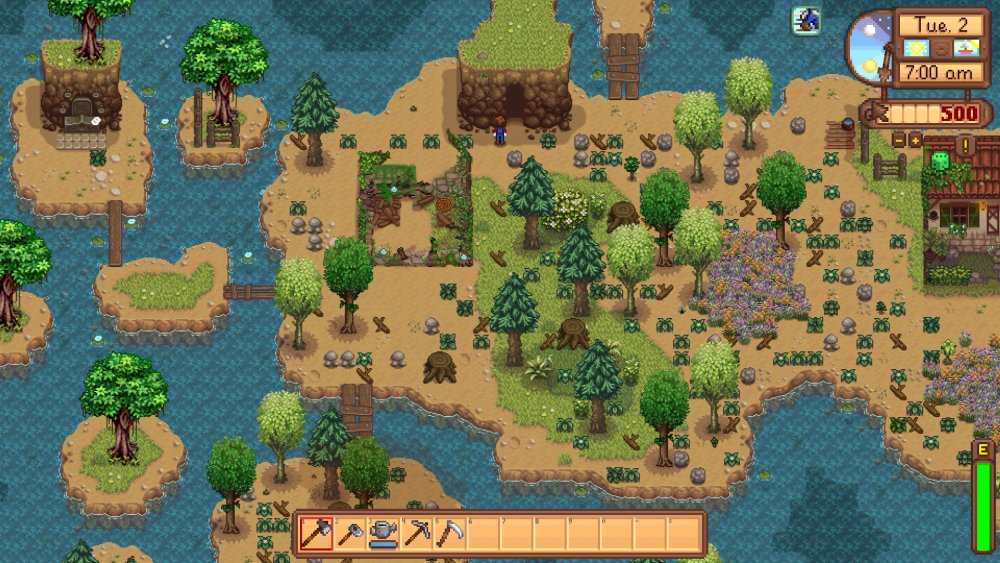Open the journal exclamation mark icon
This screenshot has height=563, width=1000.
pos(965,146)
